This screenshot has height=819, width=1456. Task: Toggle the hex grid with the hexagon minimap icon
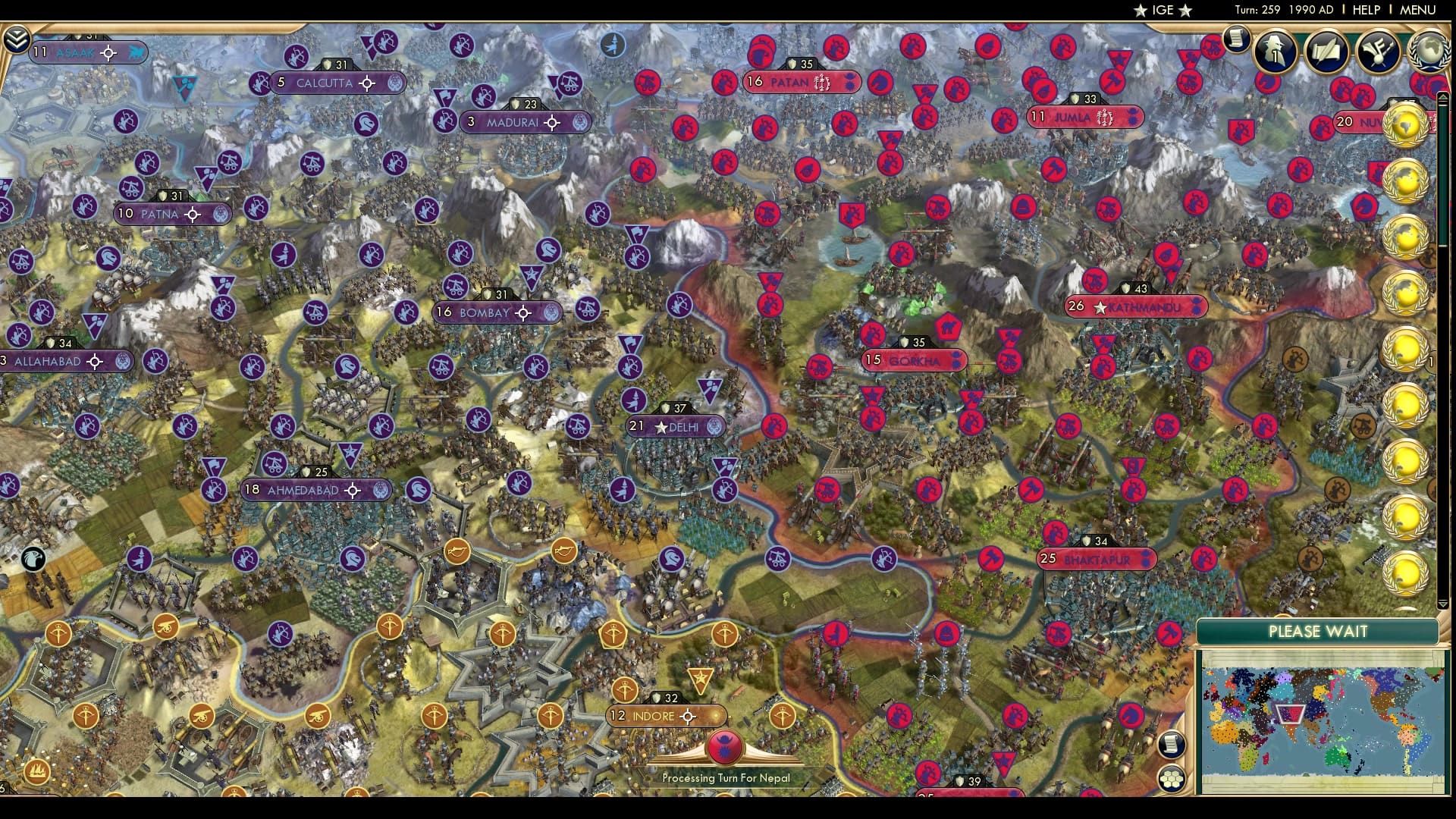pyautogui.click(x=1173, y=777)
